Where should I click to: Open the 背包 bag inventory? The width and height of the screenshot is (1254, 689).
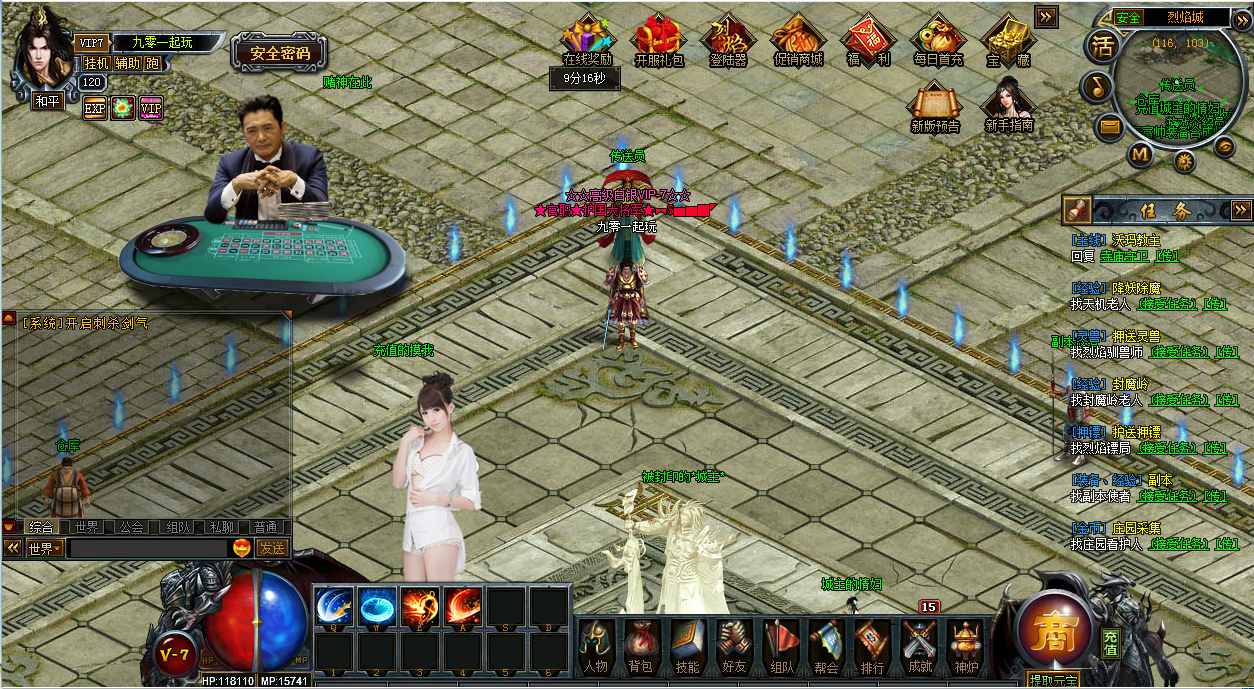pos(640,645)
